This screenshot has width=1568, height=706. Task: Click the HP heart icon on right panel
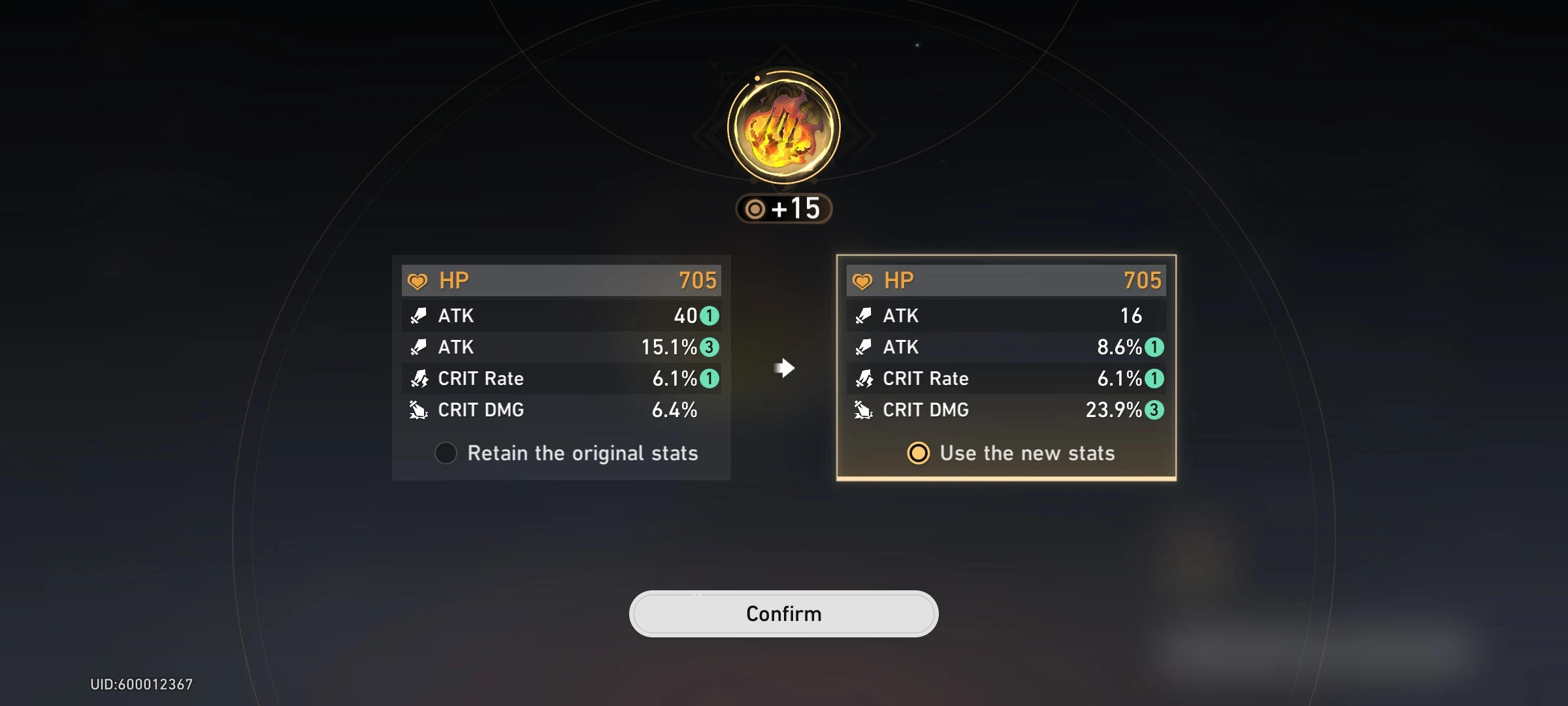864,280
